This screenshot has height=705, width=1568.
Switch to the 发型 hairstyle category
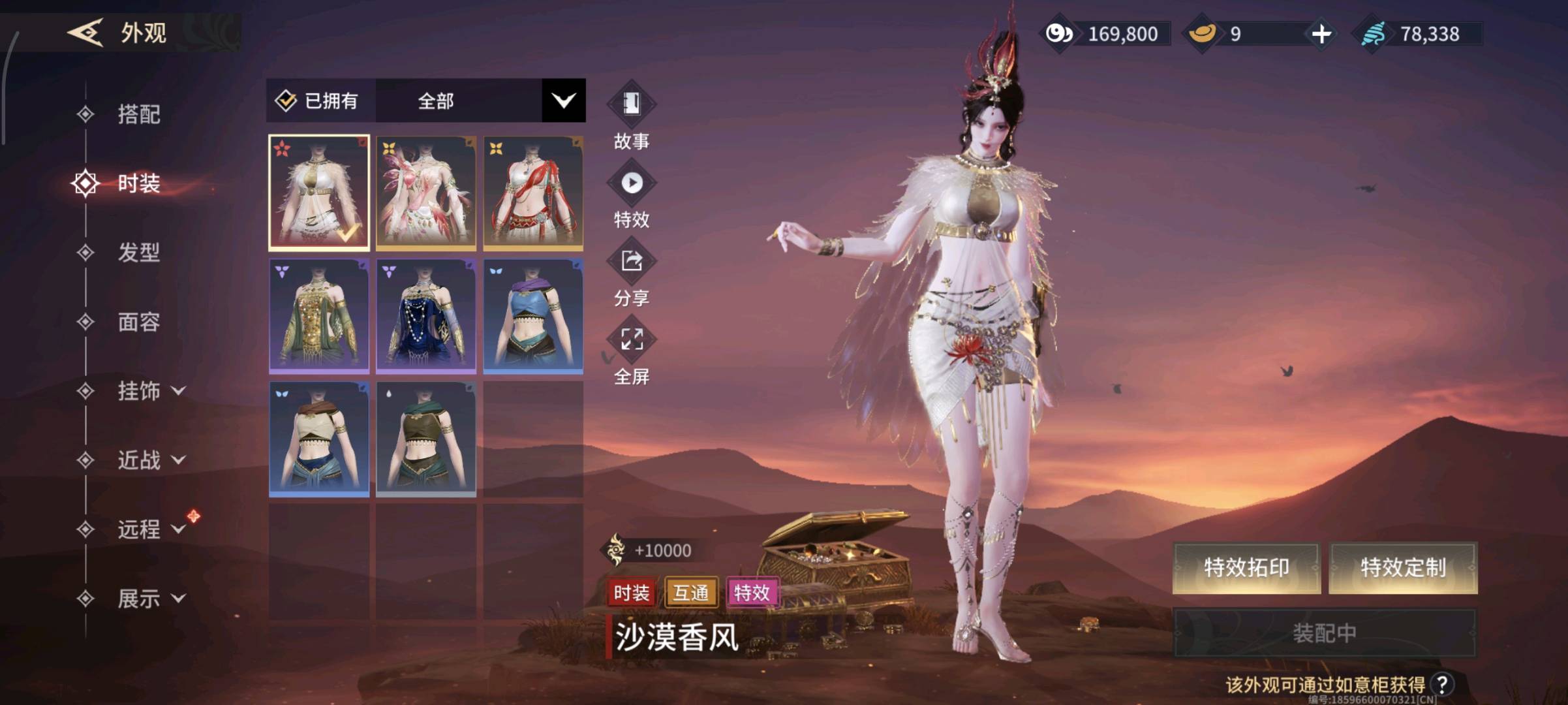[x=138, y=253]
